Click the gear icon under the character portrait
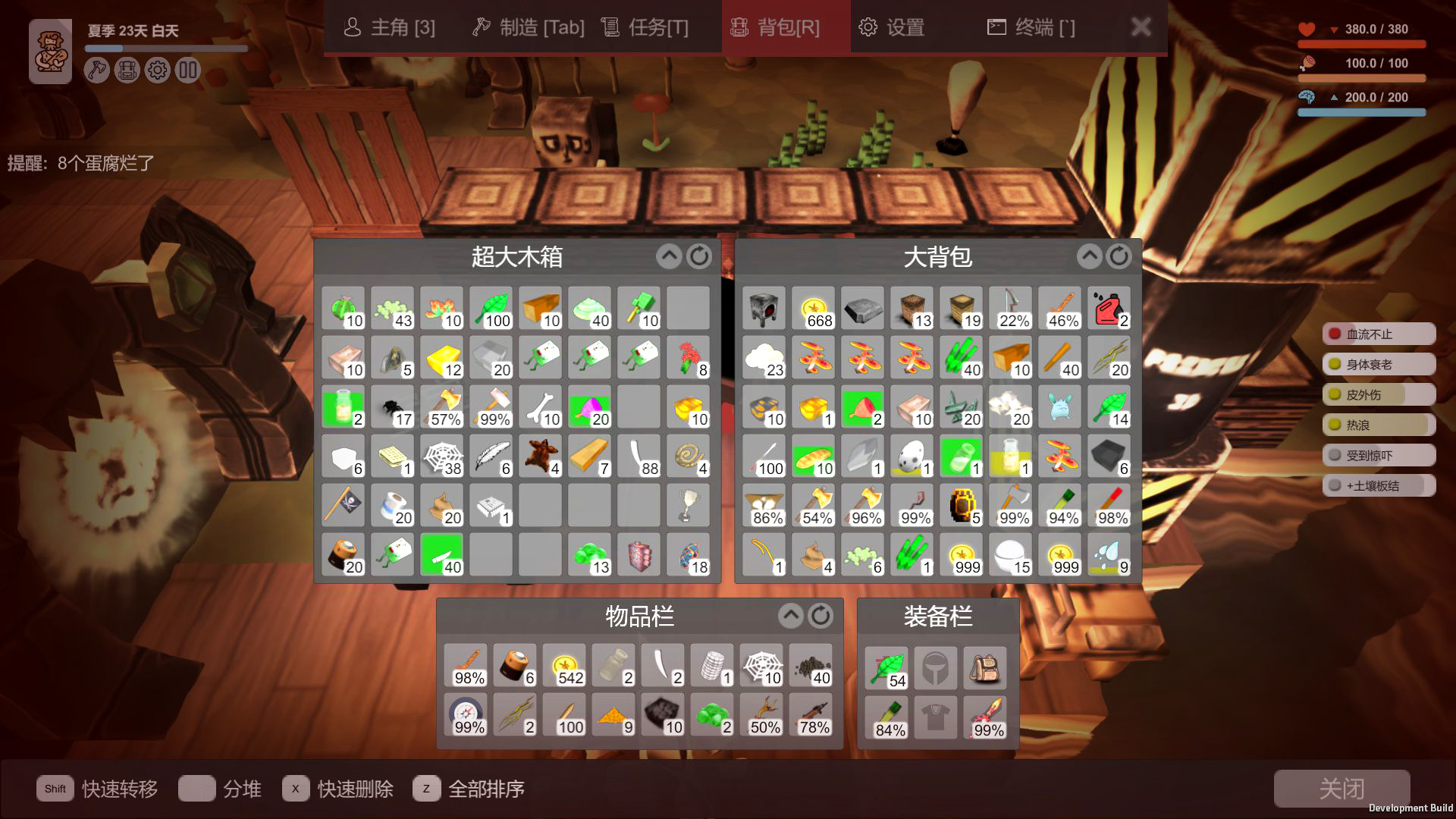Image resolution: width=1456 pixels, height=819 pixels. [156, 70]
